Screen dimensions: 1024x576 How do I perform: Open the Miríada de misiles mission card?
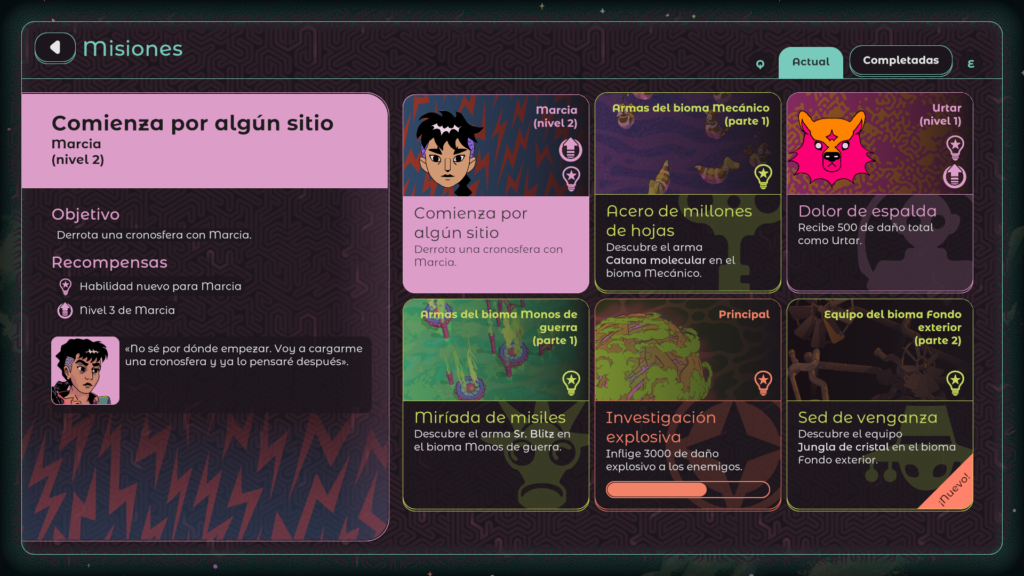[x=496, y=404]
